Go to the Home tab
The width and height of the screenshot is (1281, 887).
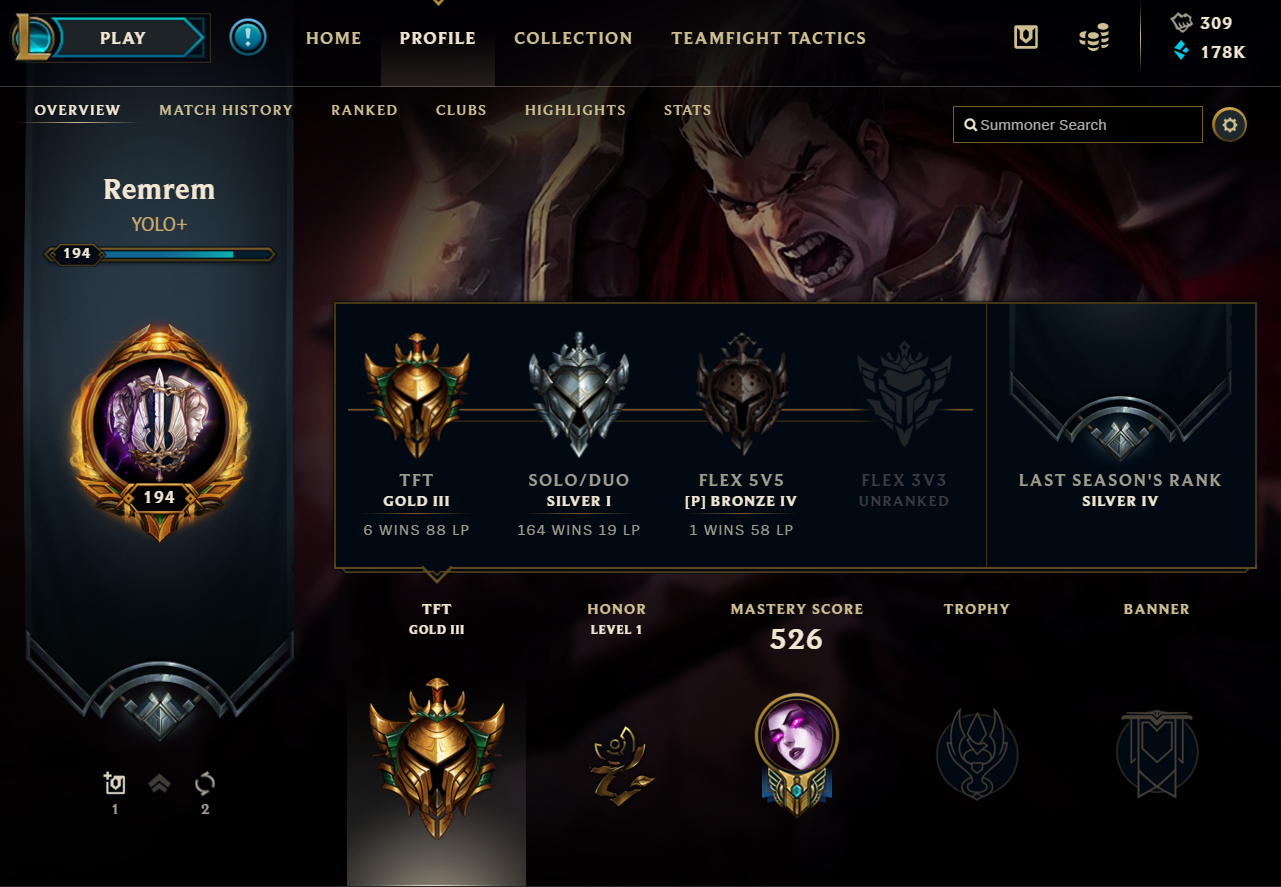333,38
